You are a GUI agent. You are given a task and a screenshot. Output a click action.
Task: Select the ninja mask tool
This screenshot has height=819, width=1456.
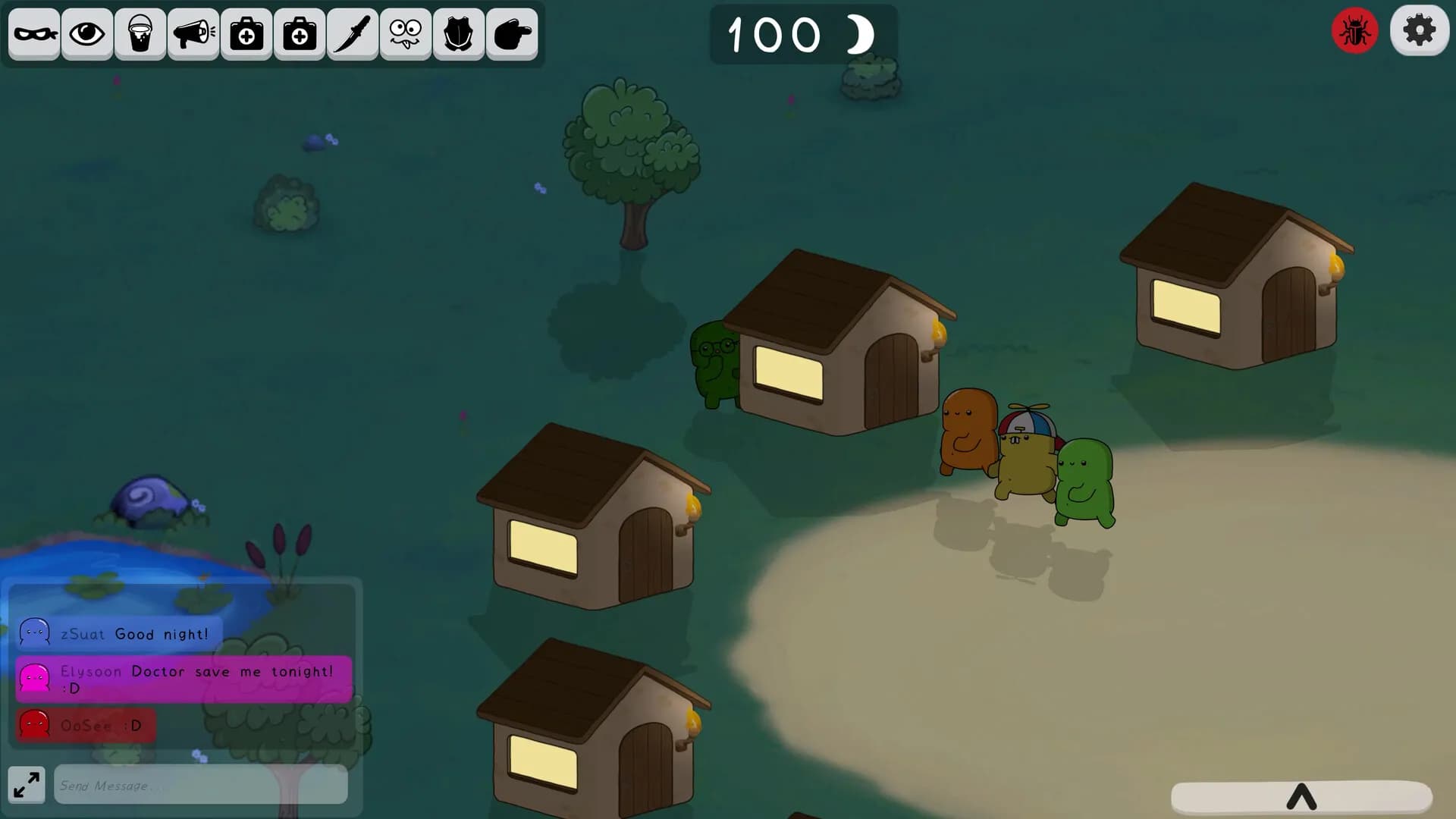[x=34, y=33]
